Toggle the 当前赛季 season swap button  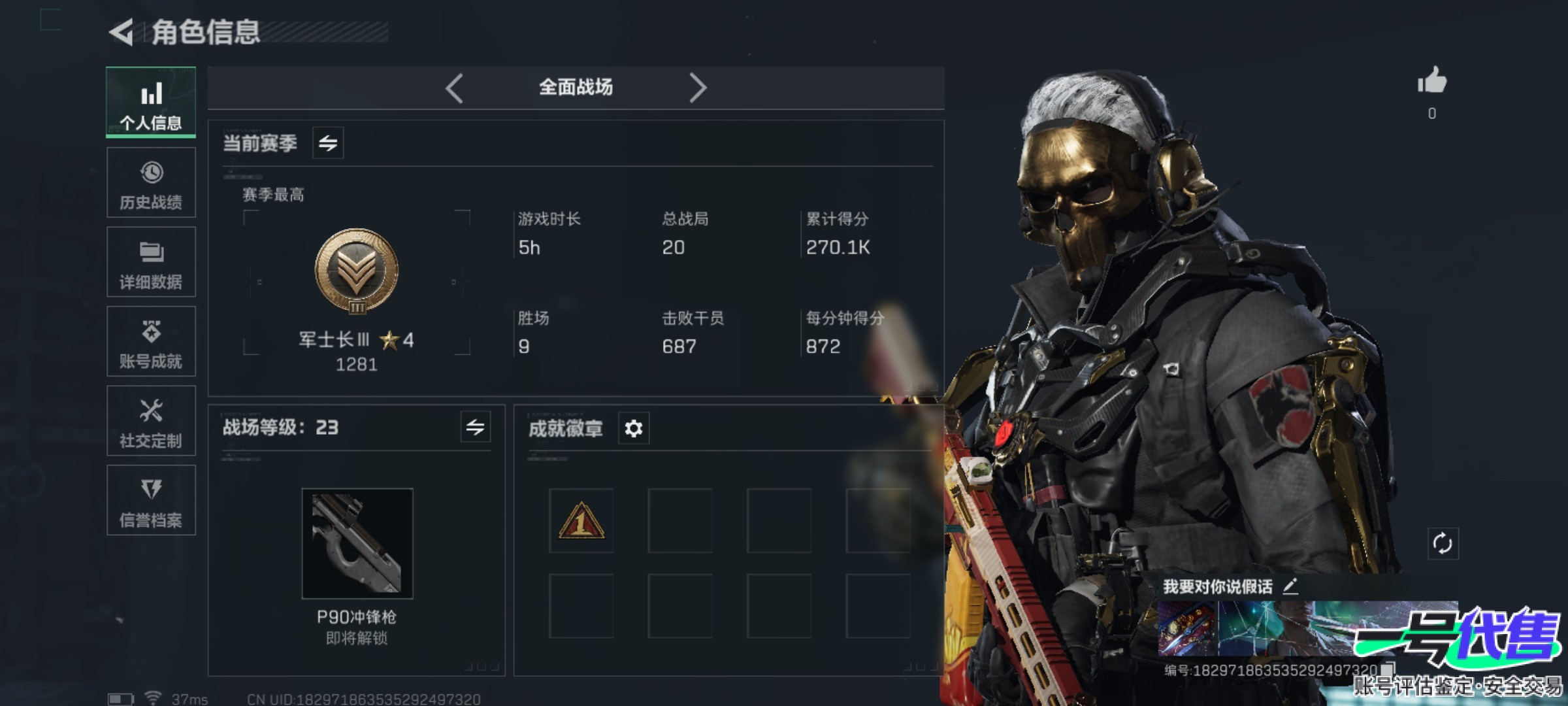coord(328,143)
